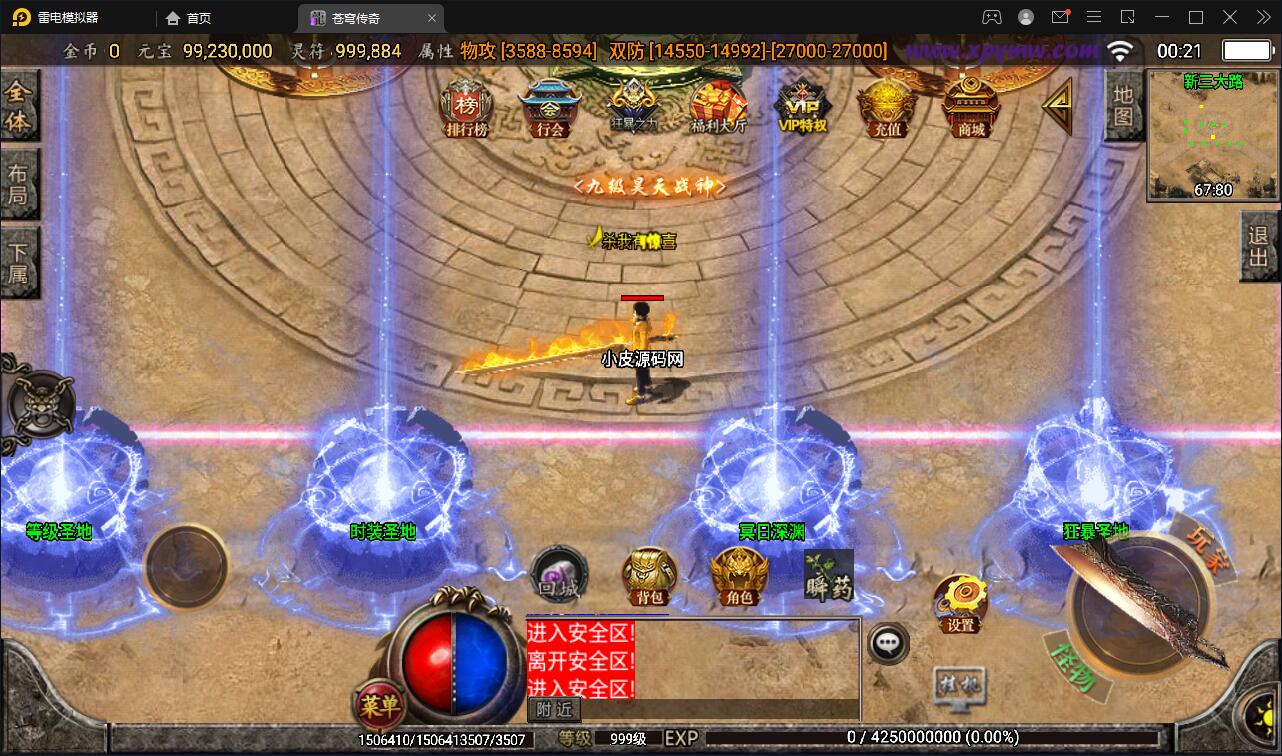Open the VIP特权 privileges panel
This screenshot has height=756, width=1282.
click(802, 108)
